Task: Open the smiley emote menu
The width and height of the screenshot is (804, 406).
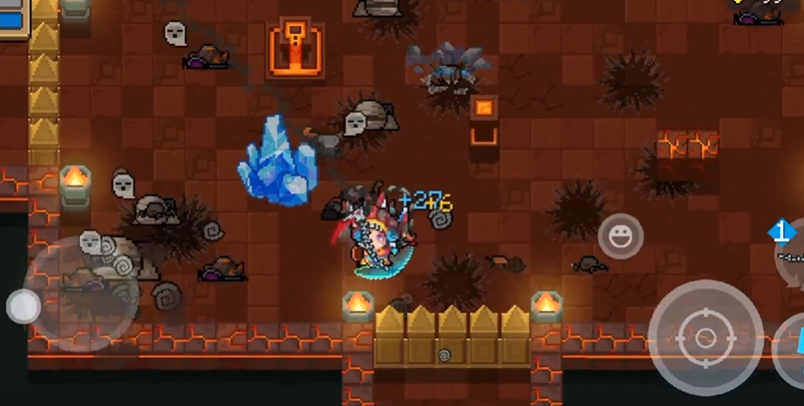Action: [x=620, y=237]
